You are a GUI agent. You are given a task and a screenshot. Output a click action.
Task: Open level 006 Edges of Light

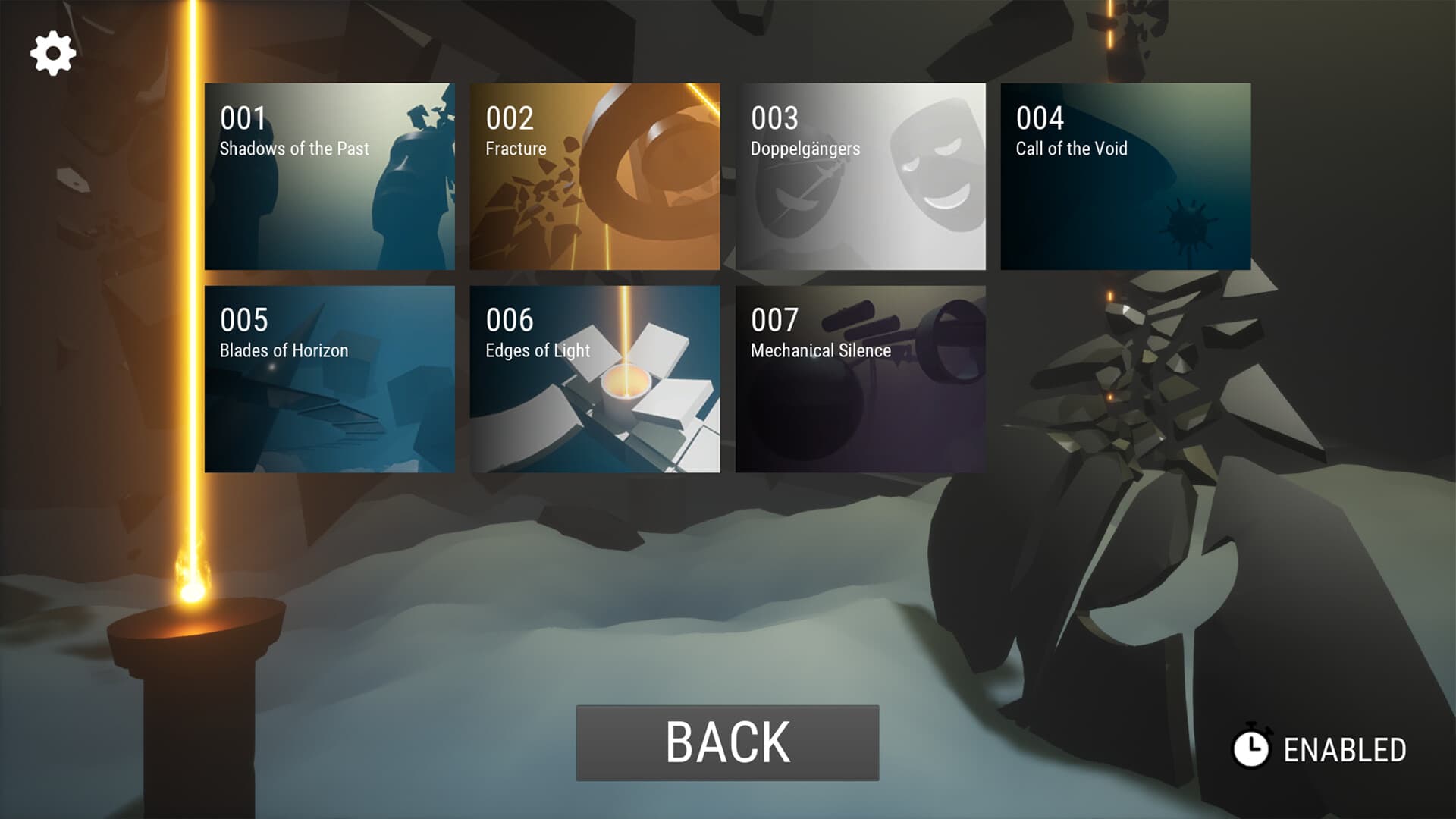click(x=595, y=378)
